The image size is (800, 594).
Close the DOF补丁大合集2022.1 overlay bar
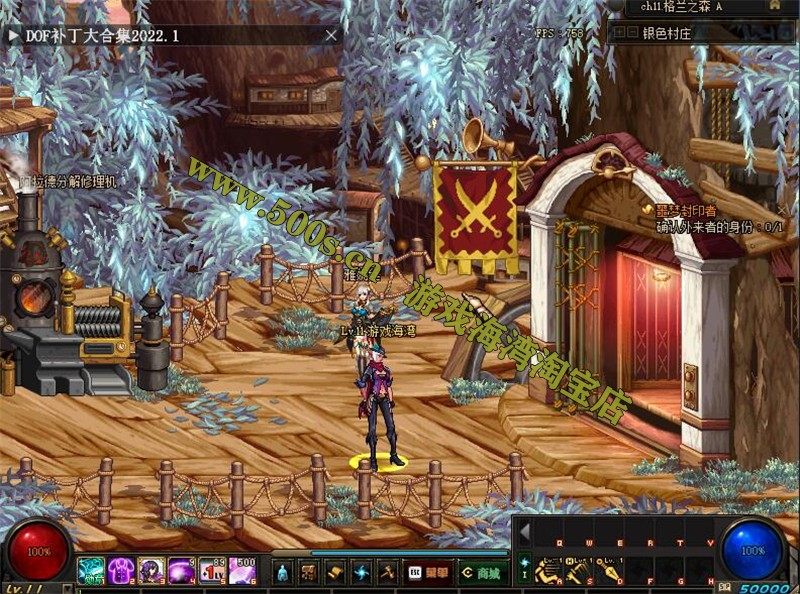(x=331, y=35)
